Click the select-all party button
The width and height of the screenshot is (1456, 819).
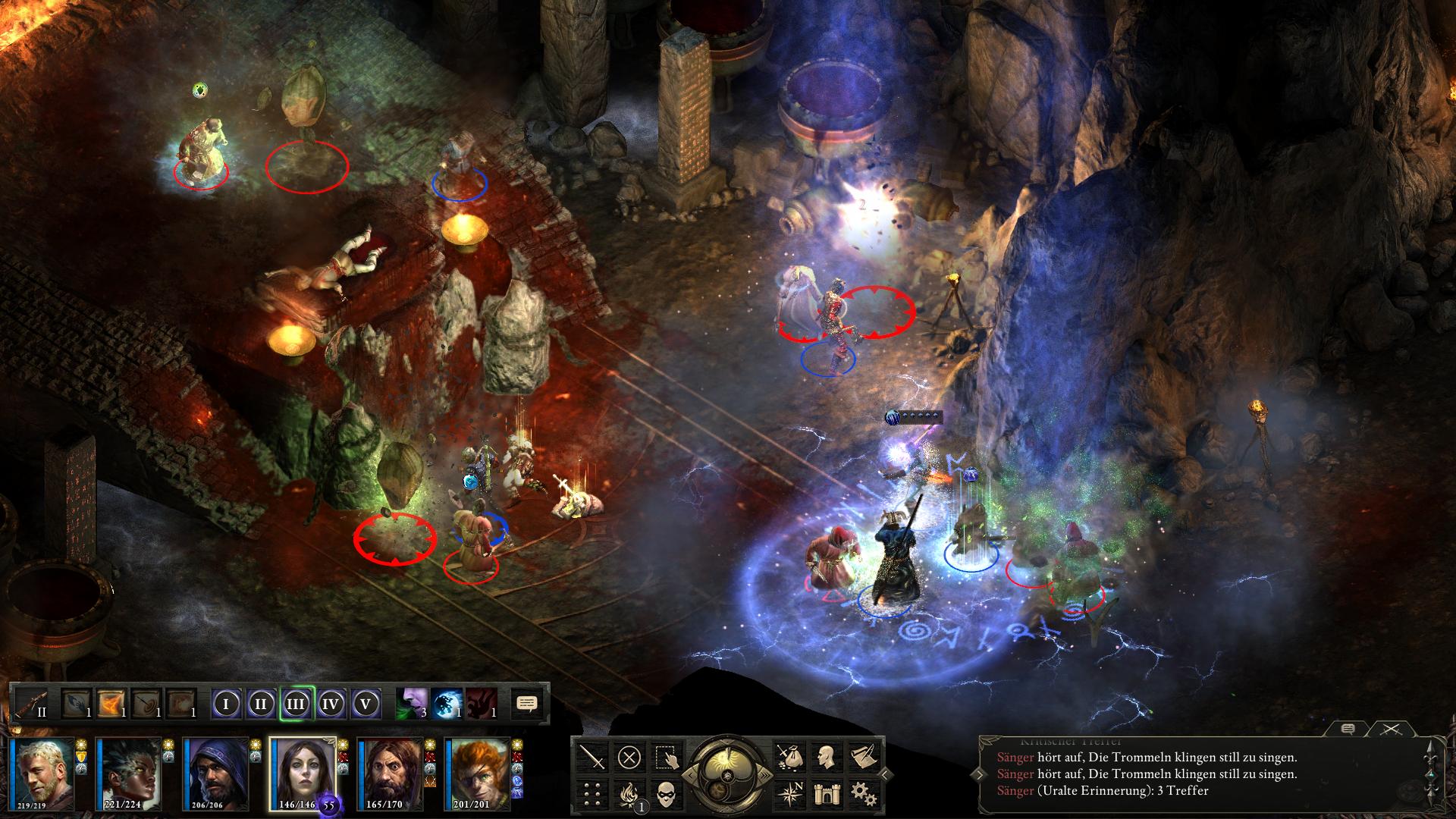pos(666,756)
